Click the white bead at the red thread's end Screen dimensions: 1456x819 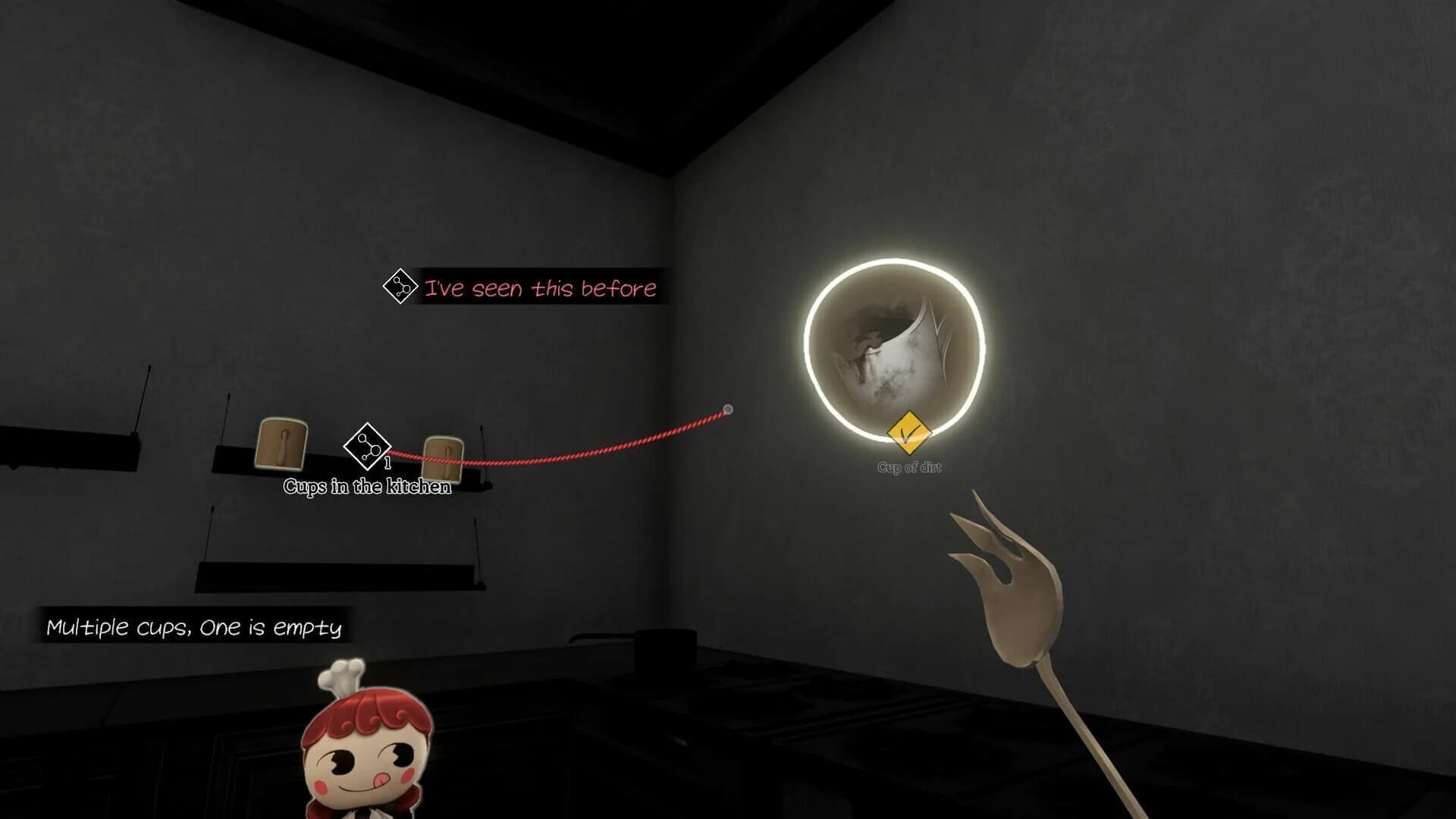tap(730, 409)
